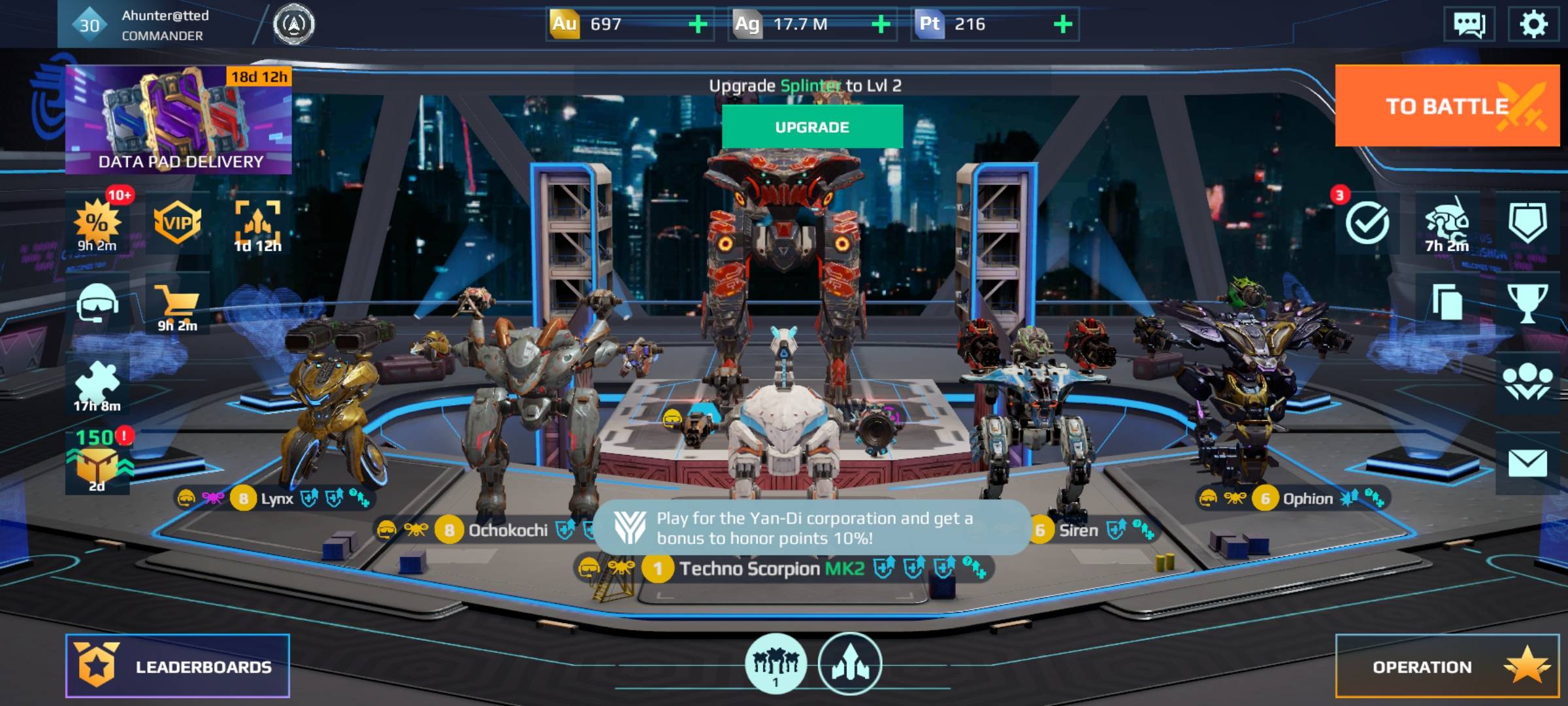Select the Techno Scorpion MK2 label

click(771, 569)
